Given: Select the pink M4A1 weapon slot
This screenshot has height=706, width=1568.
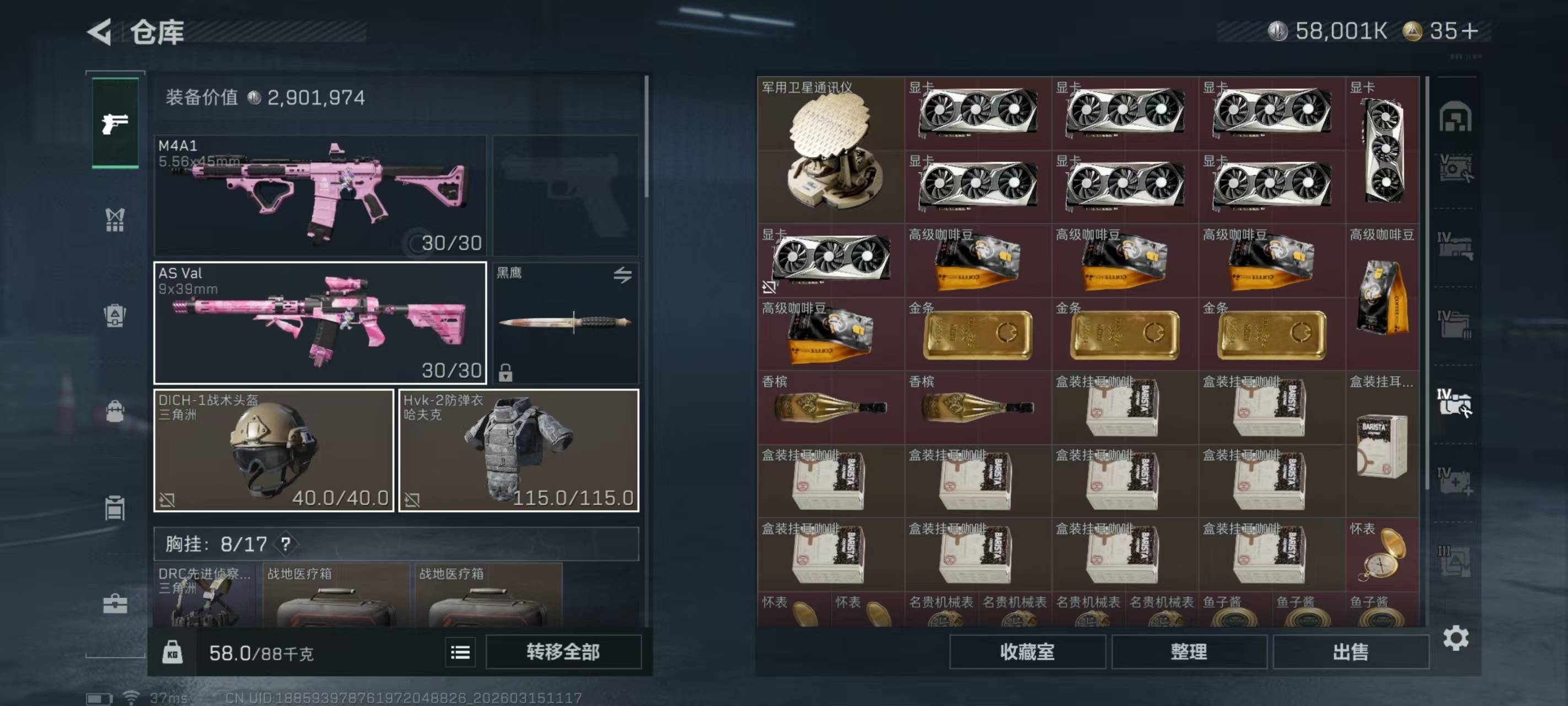Looking at the screenshot, I should tap(320, 195).
